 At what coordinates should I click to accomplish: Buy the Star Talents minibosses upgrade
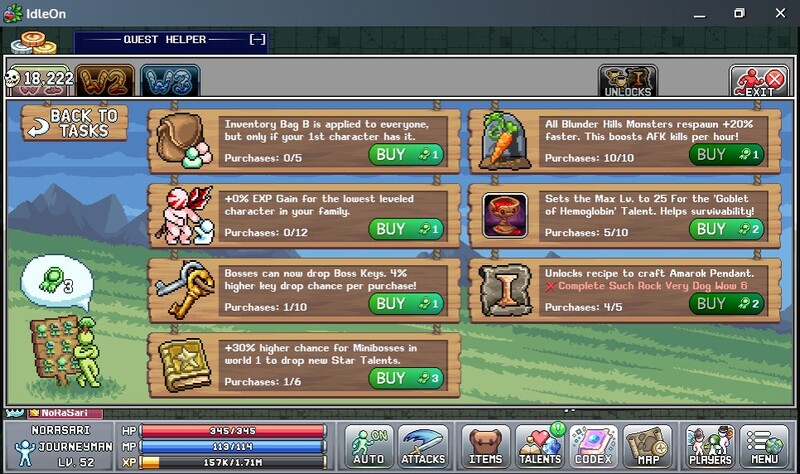(x=405, y=377)
